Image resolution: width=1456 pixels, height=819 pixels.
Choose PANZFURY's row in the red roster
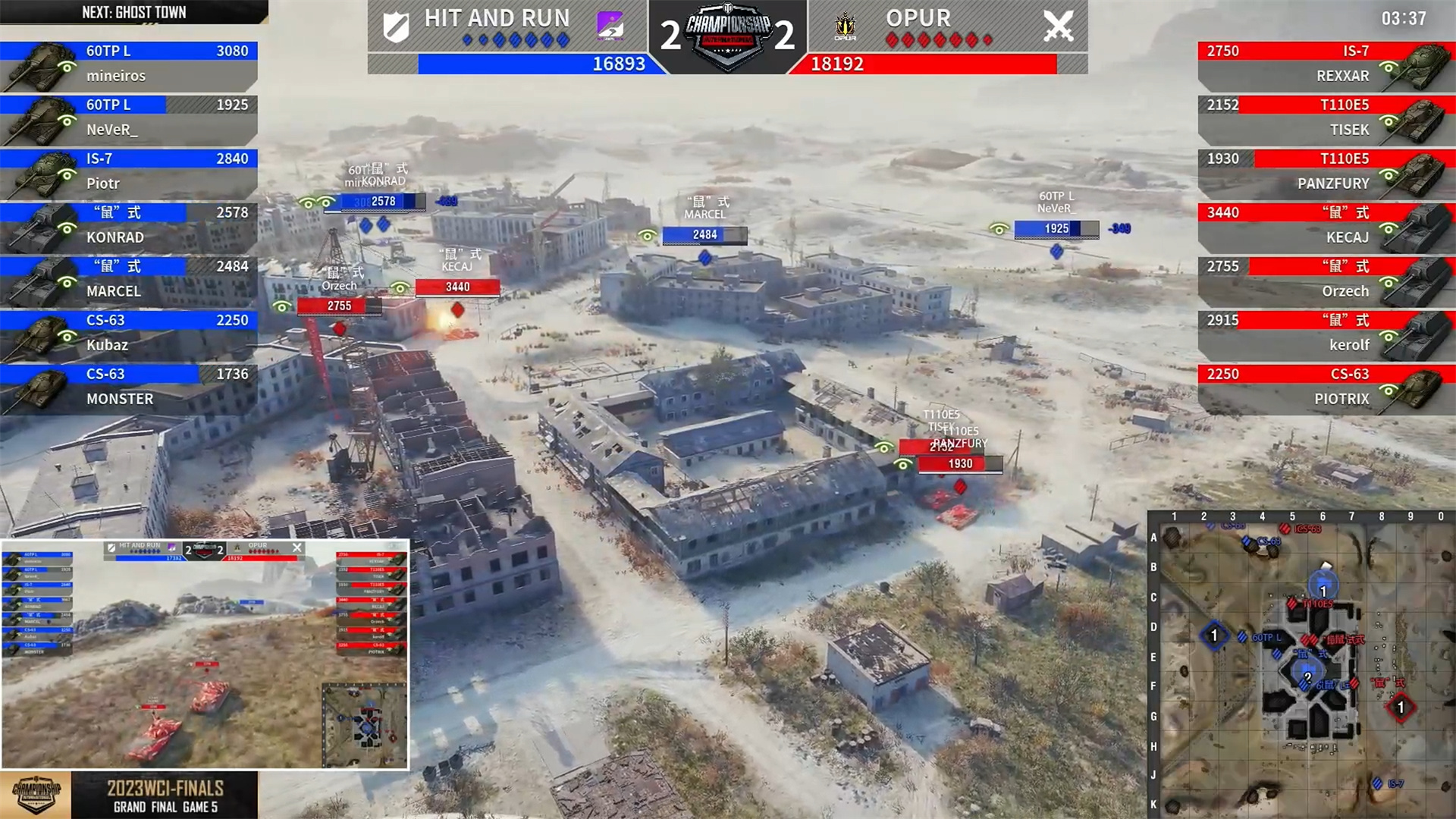click(1326, 172)
